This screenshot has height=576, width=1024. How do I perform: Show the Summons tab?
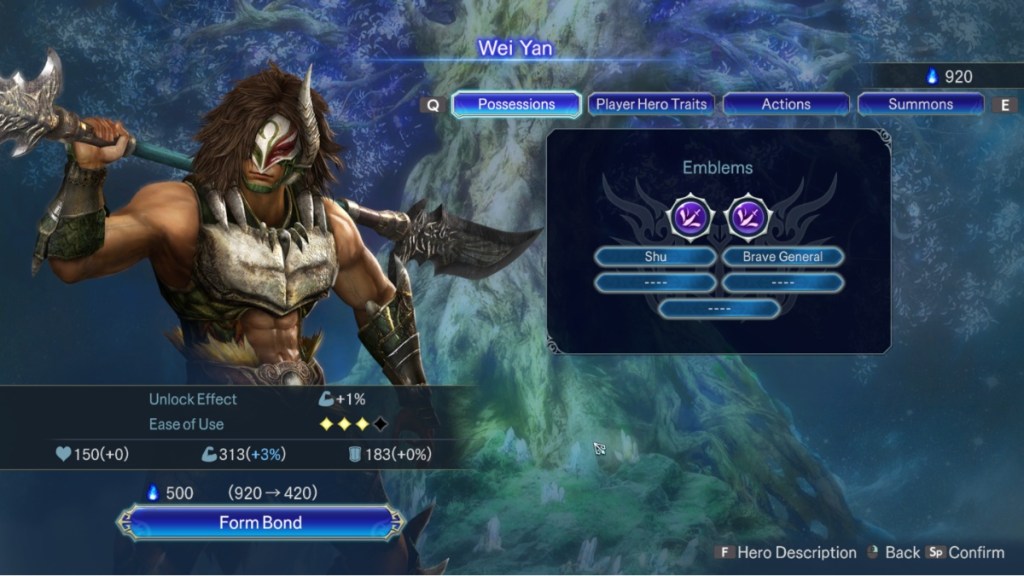coord(920,104)
